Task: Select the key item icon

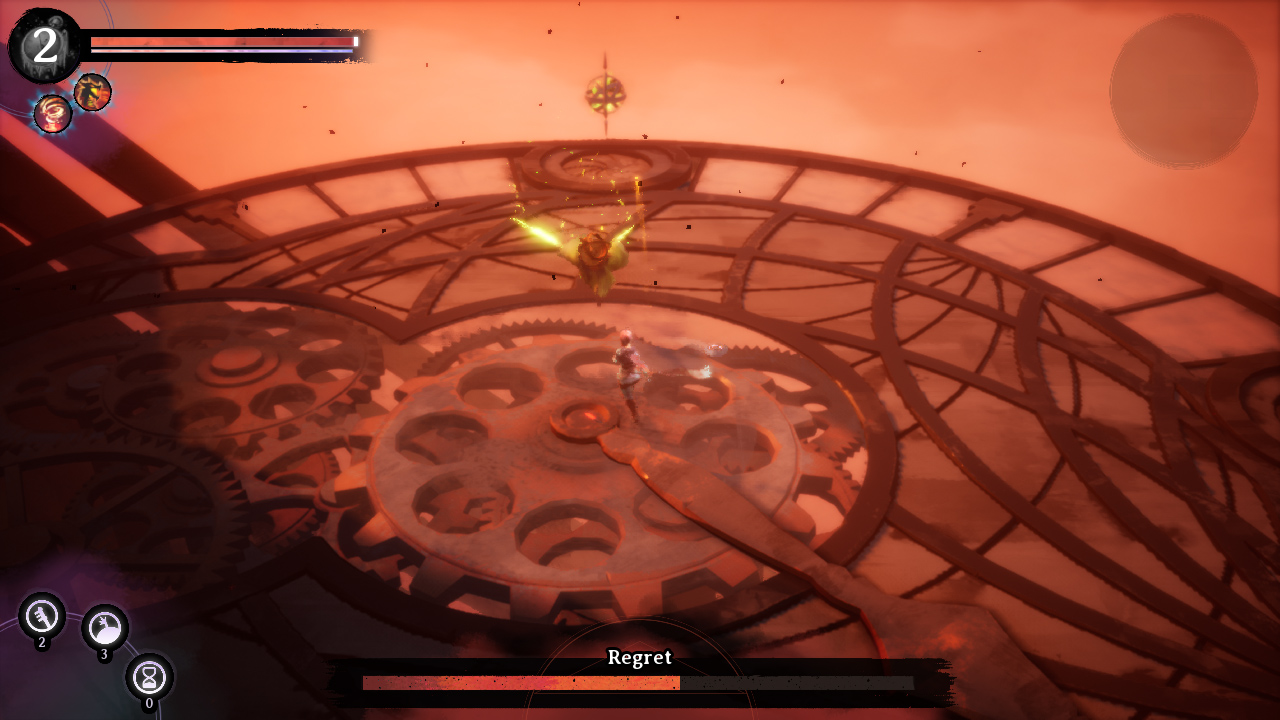Action: tap(42, 615)
